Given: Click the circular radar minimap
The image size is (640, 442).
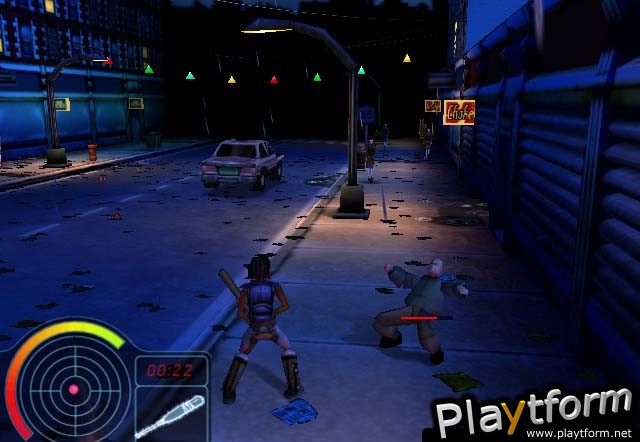Looking at the screenshot, I should pyautogui.click(x=72, y=388).
